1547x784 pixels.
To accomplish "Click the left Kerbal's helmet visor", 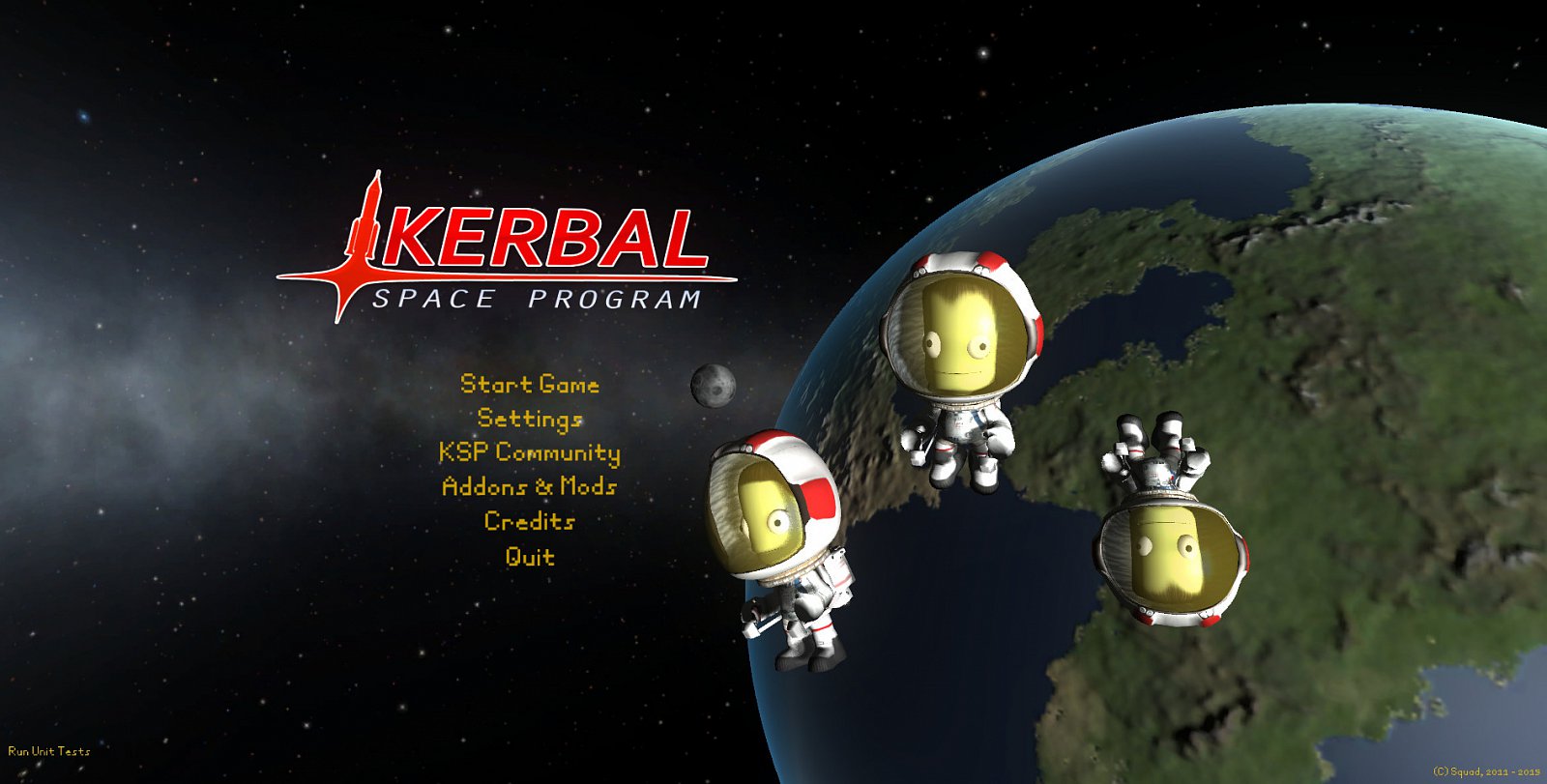I will pos(764,512).
